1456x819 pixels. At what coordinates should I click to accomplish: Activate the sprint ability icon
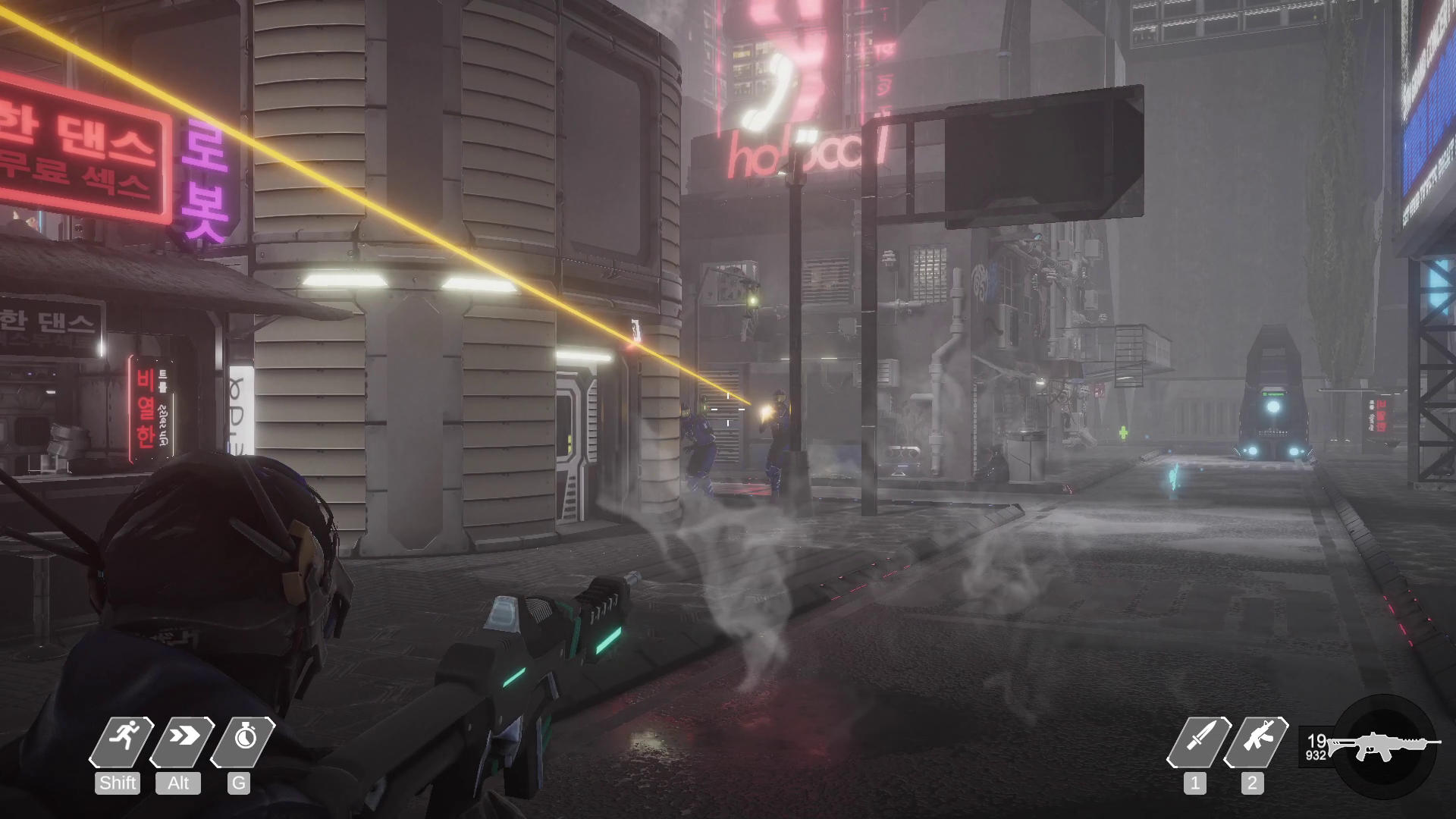pos(121,739)
